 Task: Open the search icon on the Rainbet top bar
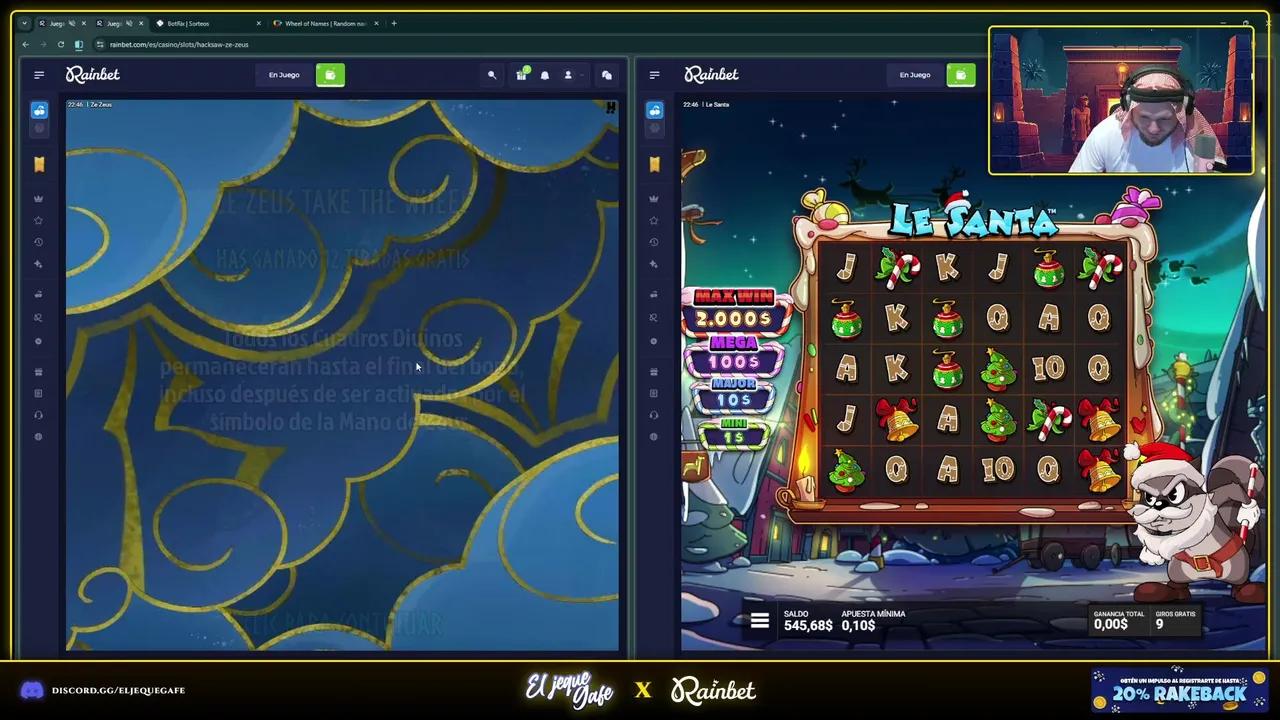491,75
